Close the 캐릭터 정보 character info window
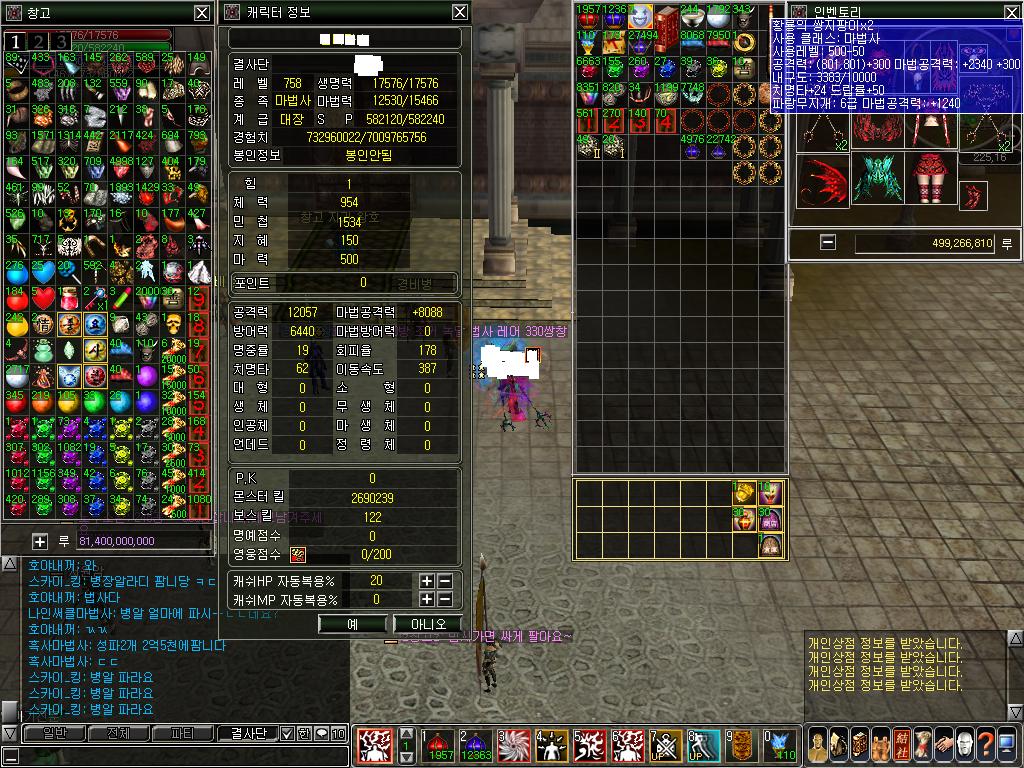Screen dimensions: 1024x768 pos(459,12)
